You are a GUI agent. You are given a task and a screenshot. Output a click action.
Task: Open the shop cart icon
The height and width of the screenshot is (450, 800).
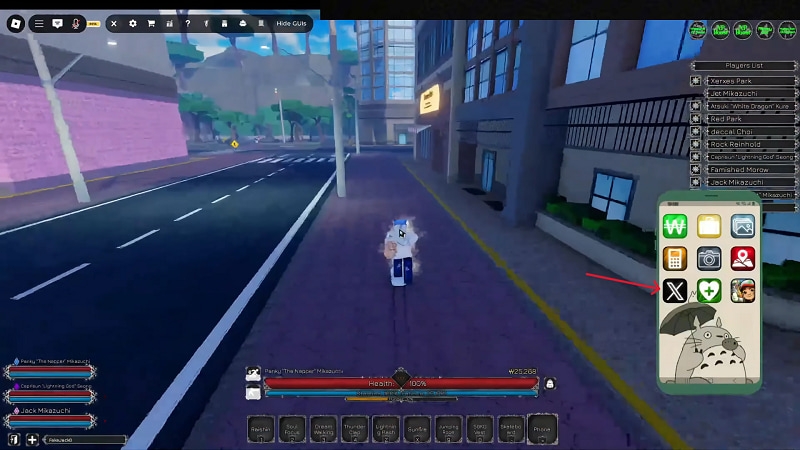coord(151,23)
